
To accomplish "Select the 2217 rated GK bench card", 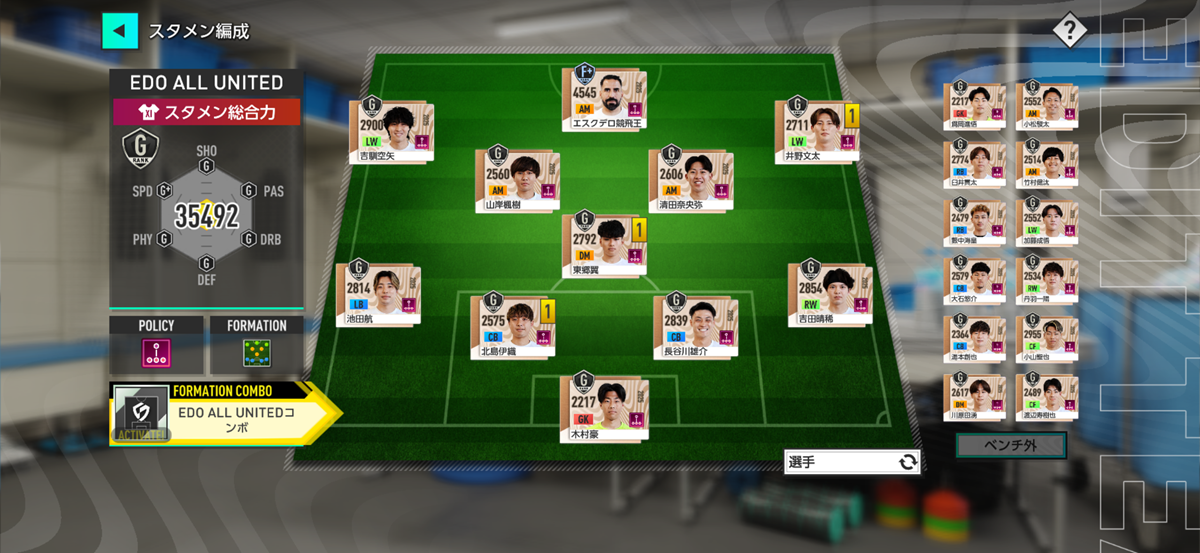I will point(973,107).
